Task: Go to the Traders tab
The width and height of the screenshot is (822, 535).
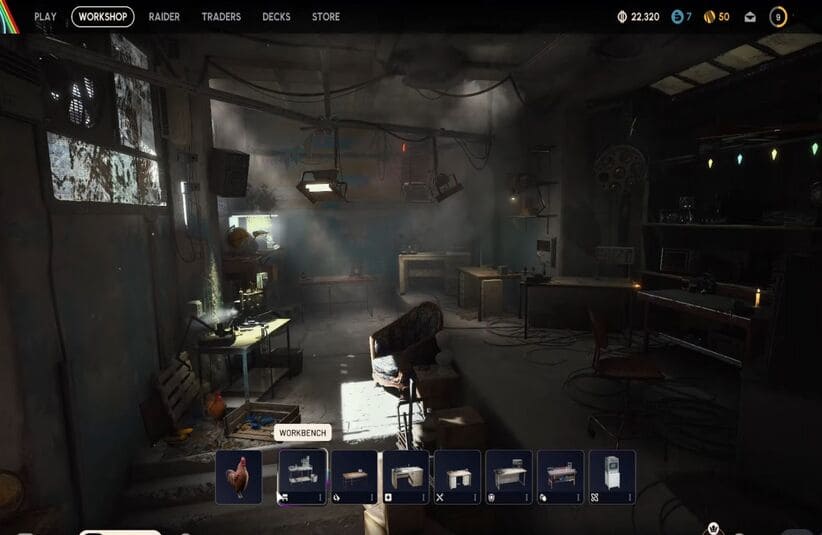Action: pyautogui.click(x=221, y=17)
